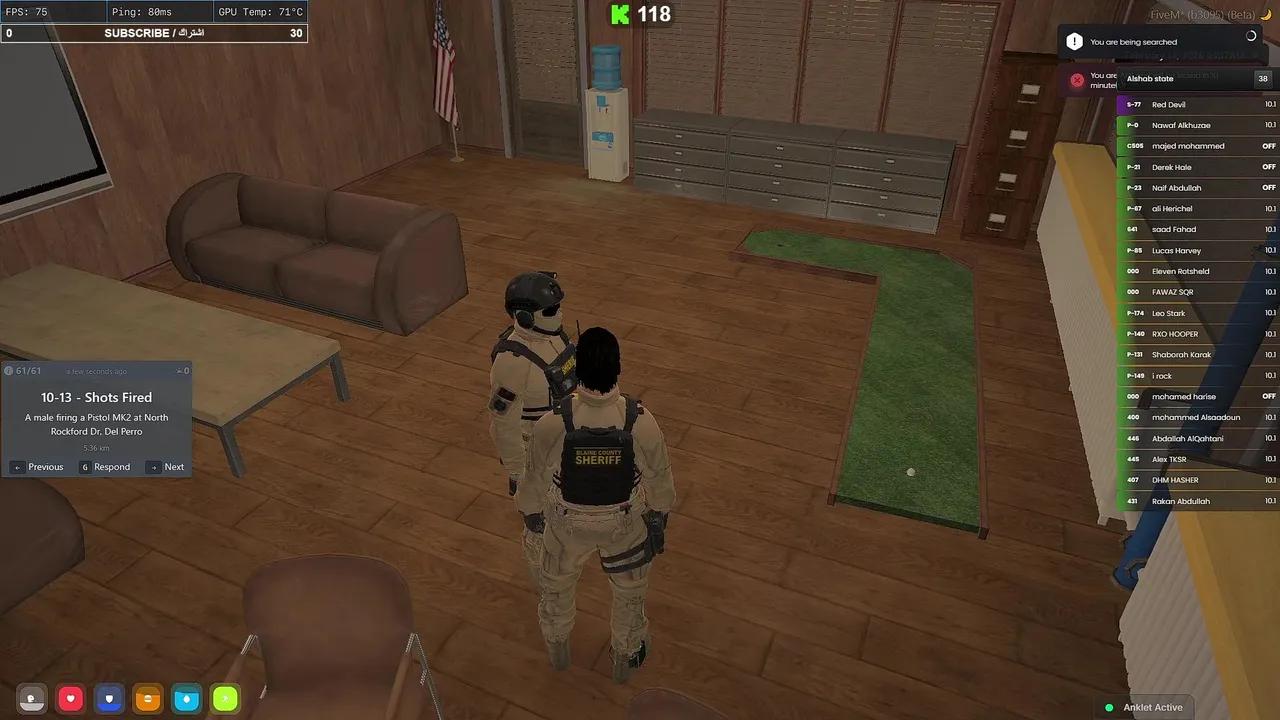Open the Alshab state tab
This screenshot has width=1280, height=720.
click(1149, 78)
